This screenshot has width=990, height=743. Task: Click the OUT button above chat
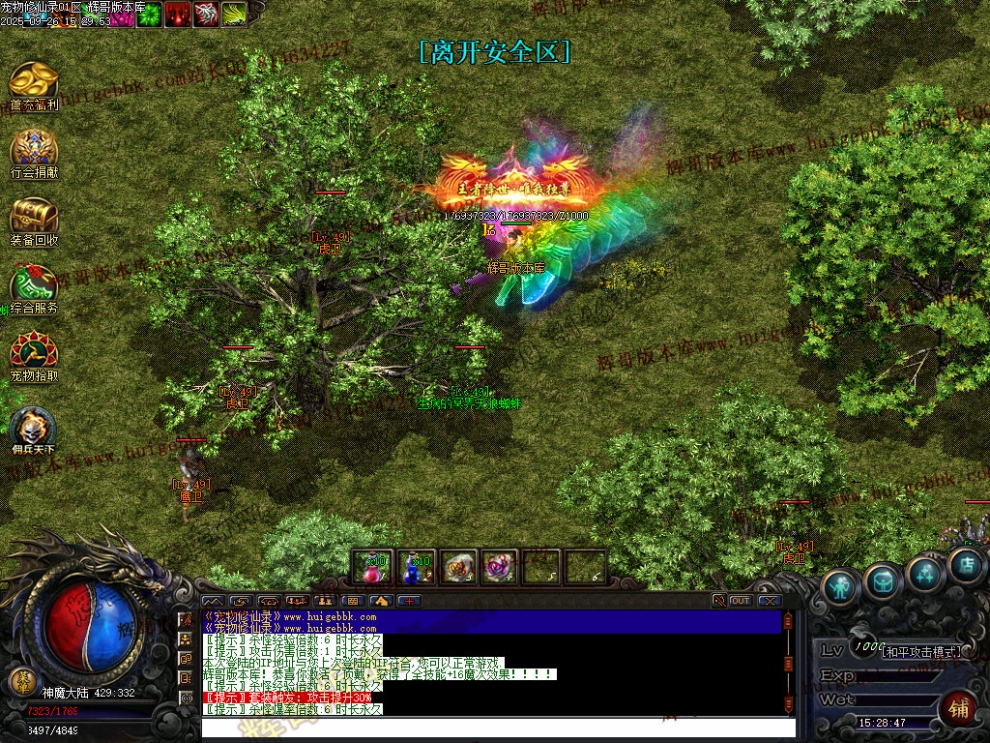[x=741, y=601]
